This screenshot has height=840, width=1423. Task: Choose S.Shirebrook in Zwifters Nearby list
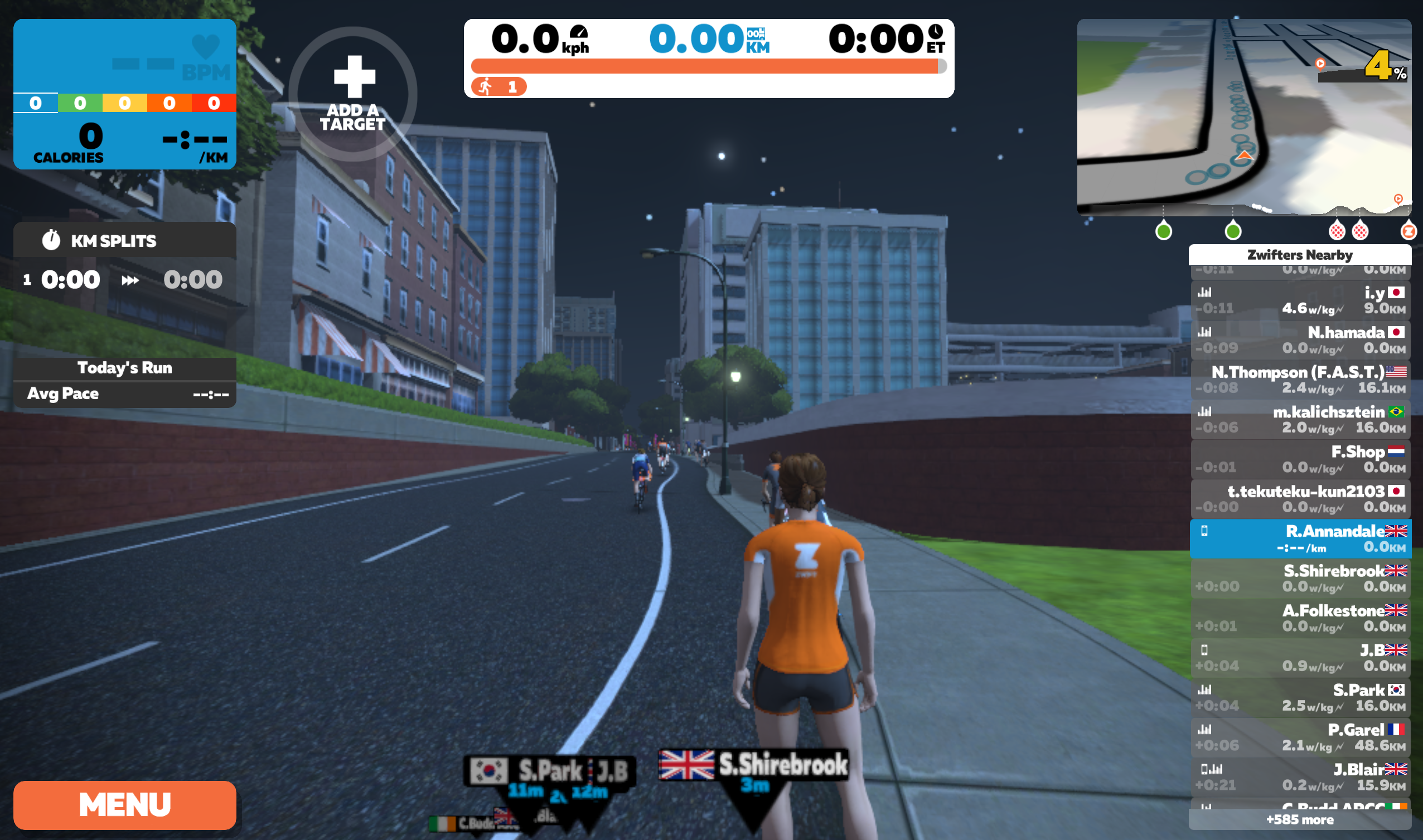coord(1300,578)
